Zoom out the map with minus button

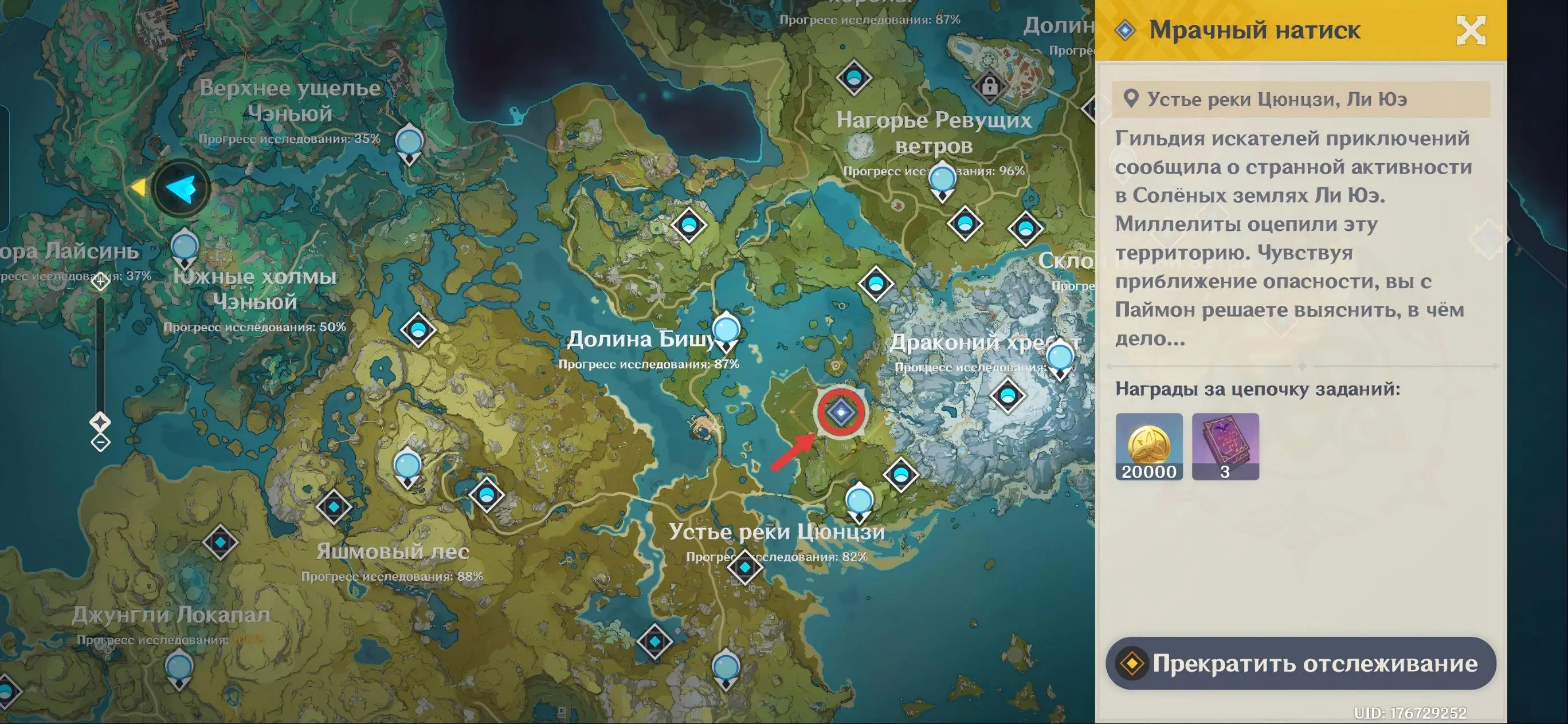100,442
